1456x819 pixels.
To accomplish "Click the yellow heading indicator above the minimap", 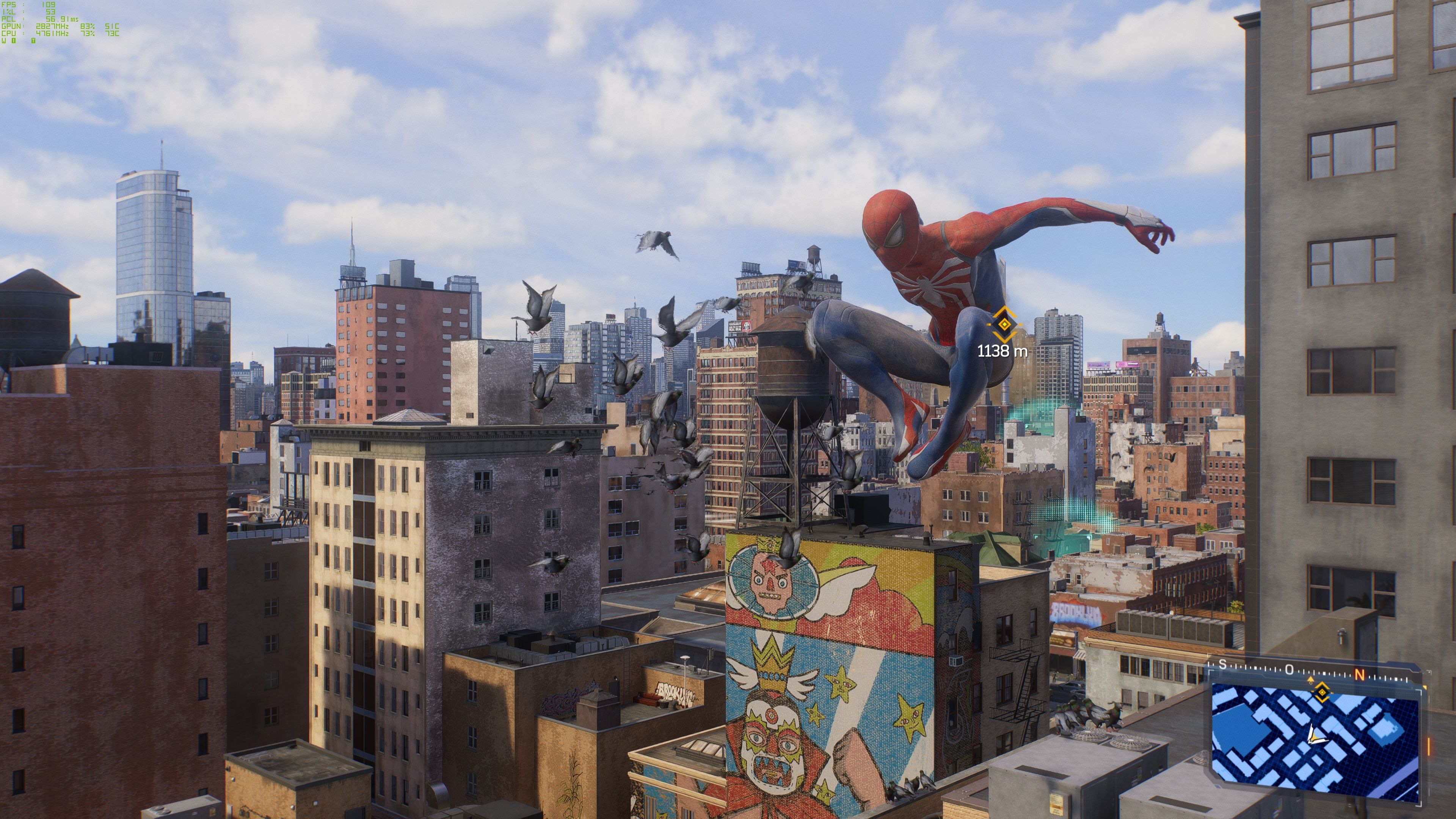I will click(x=1311, y=680).
